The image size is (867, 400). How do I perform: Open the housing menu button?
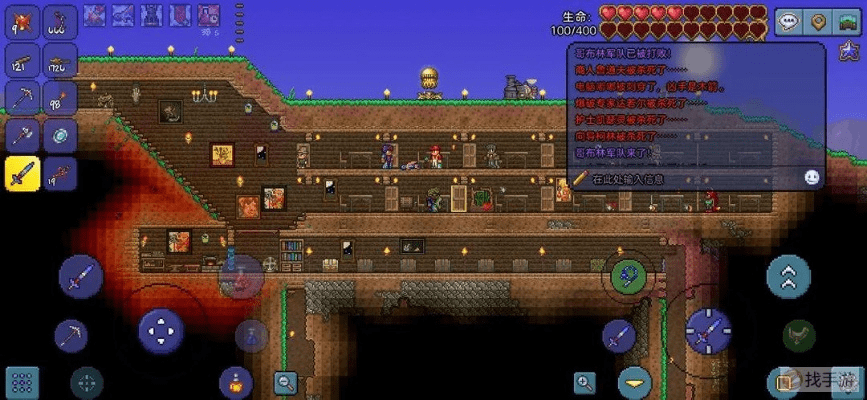848,22
